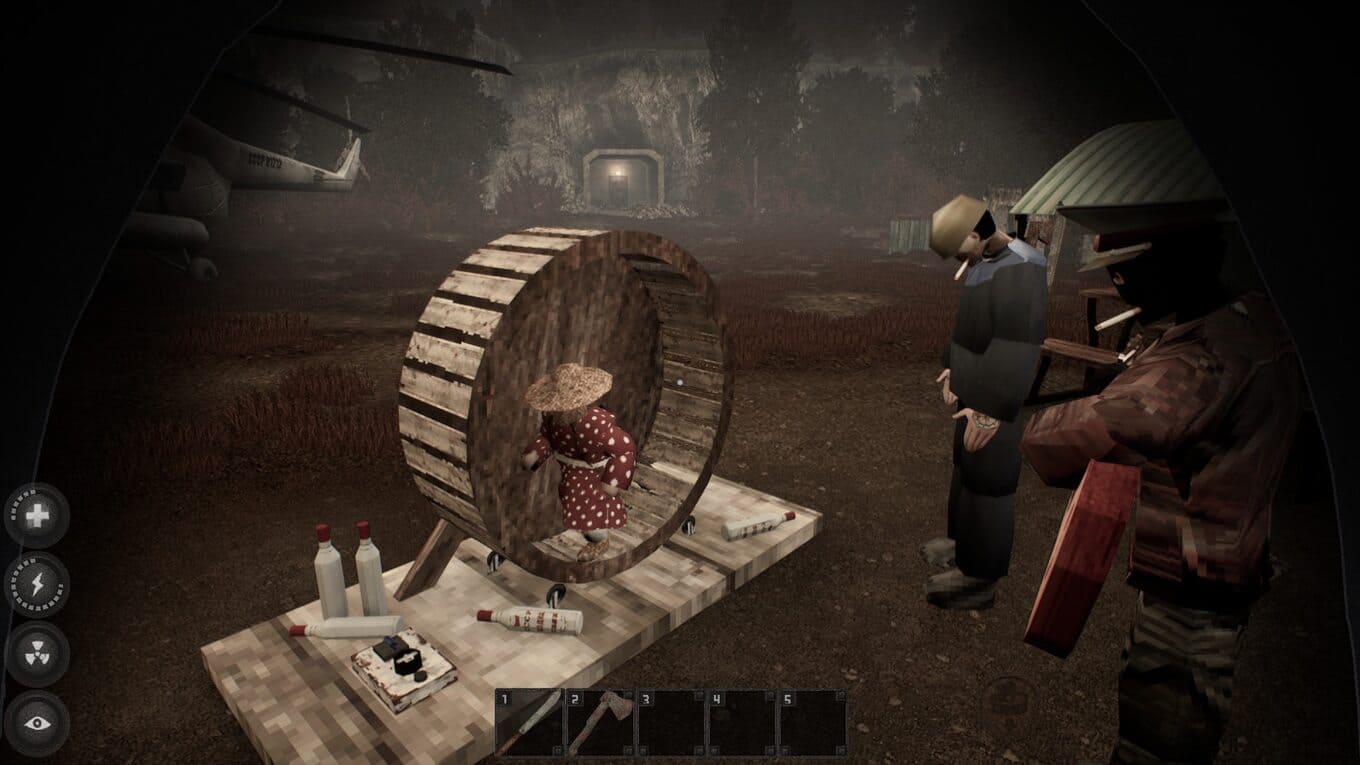This screenshot has width=1360, height=765.
Task: Pick empty hotbar slot number 4
Action: coord(741,722)
